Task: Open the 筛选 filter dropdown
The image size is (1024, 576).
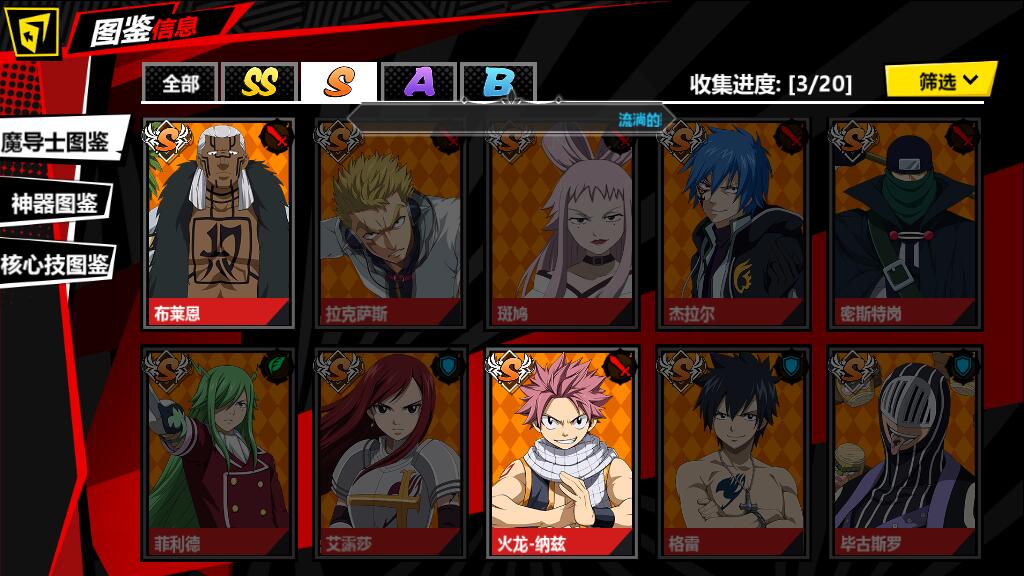Action: pos(941,81)
